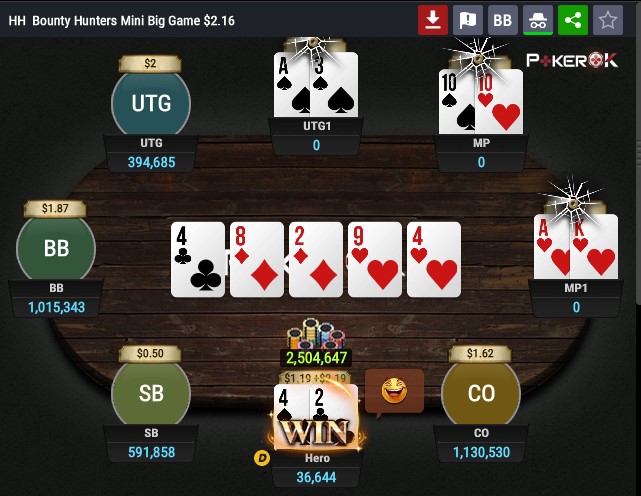Image resolution: width=641 pixels, height=496 pixels.
Task: Select the BB player avatar
Action: tap(56, 249)
